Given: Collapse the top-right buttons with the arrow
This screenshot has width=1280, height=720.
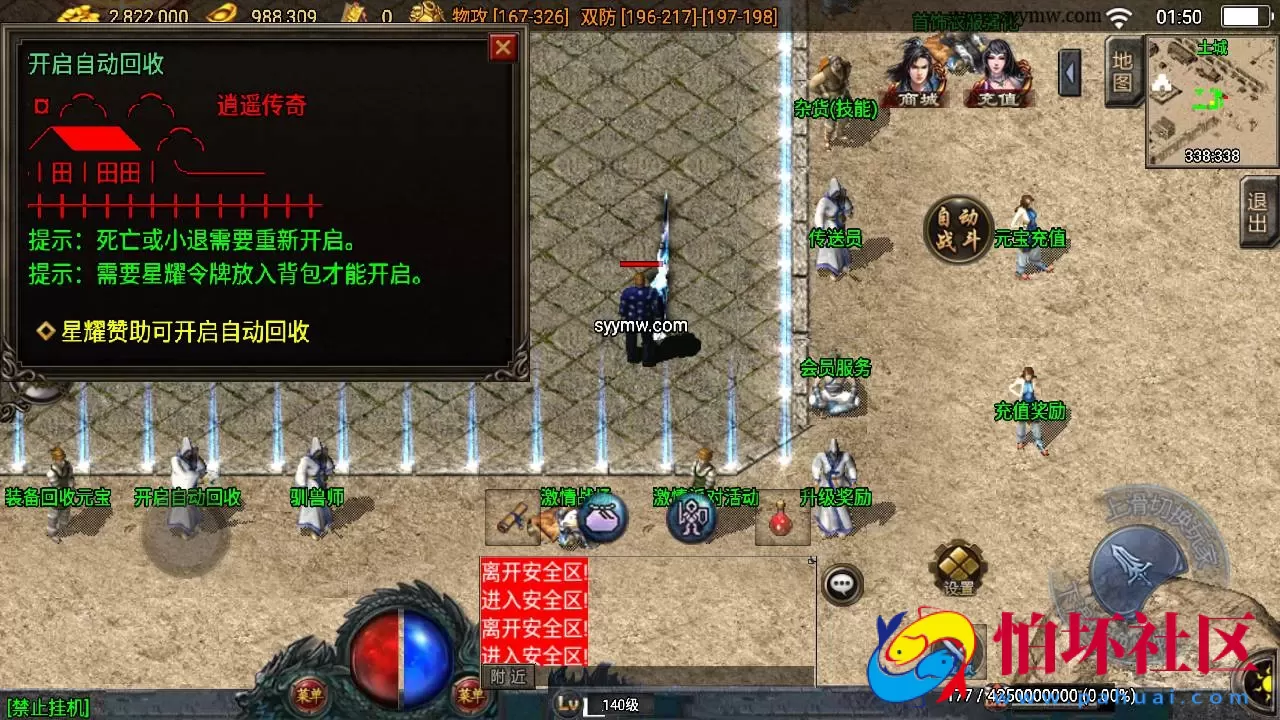Looking at the screenshot, I should 1072,73.
